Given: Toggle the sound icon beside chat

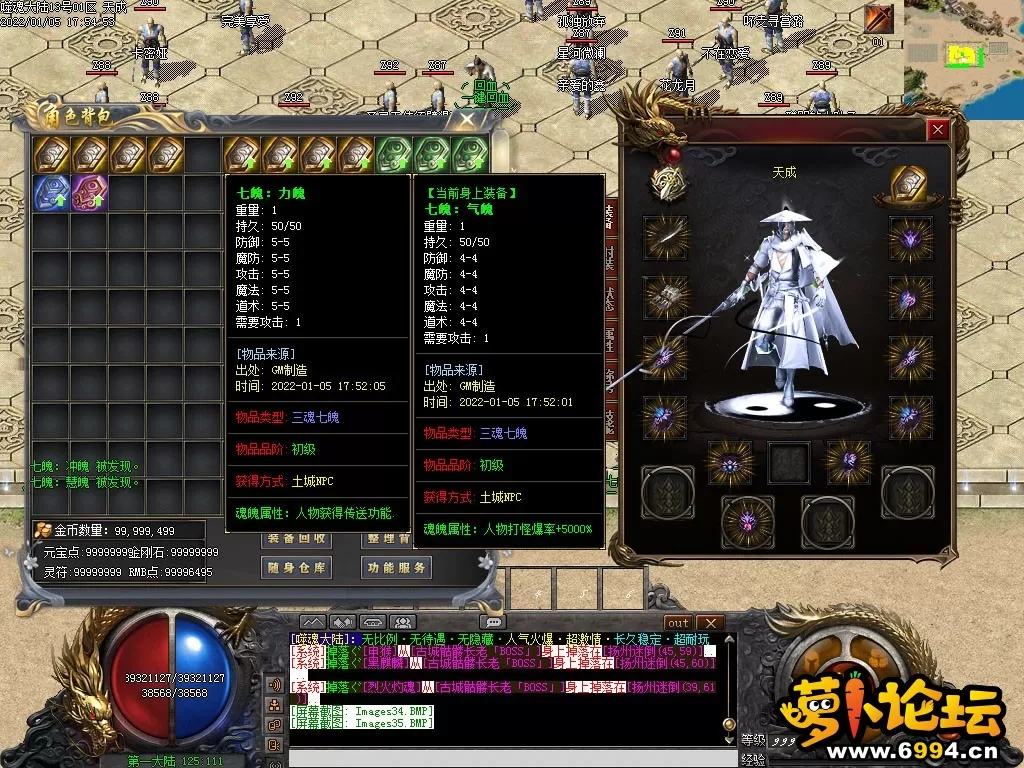Looking at the screenshot, I should point(274,685).
